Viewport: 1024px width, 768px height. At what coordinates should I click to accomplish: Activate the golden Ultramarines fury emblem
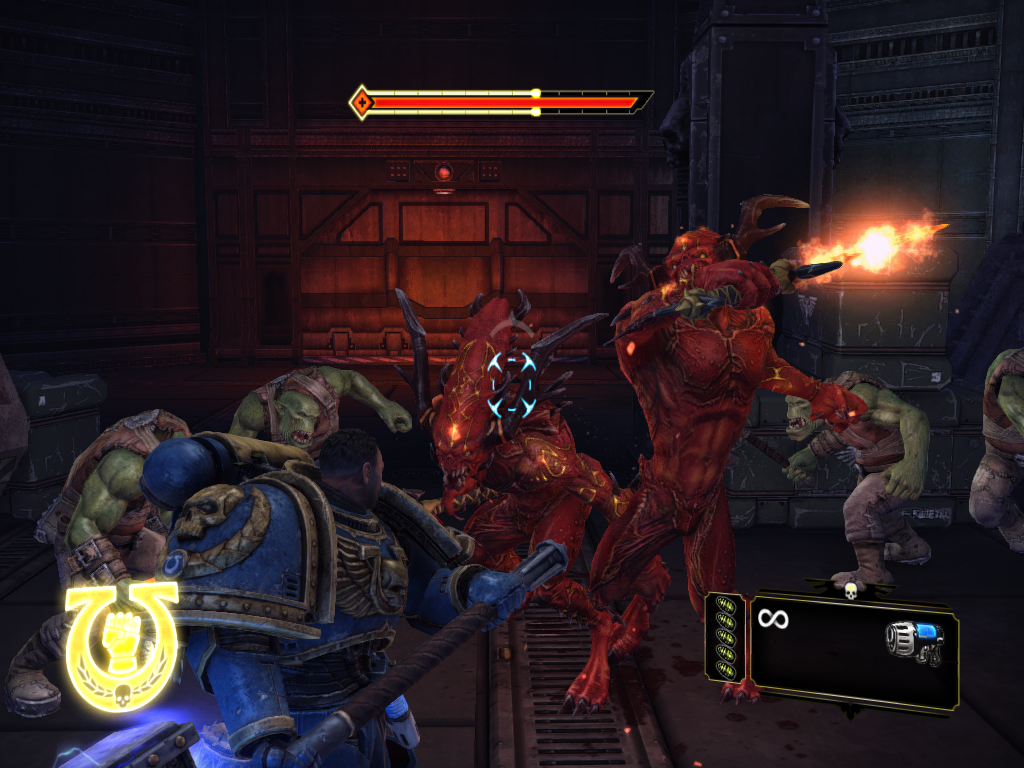tap(122, 645)
